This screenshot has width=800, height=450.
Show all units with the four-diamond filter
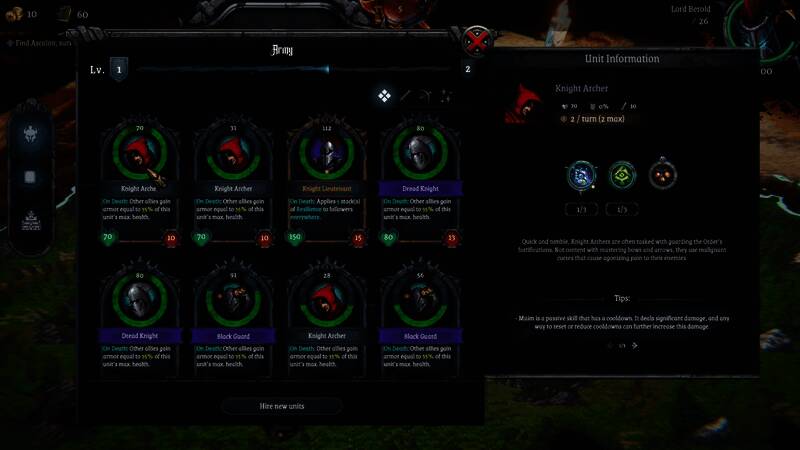pos(384,96)
